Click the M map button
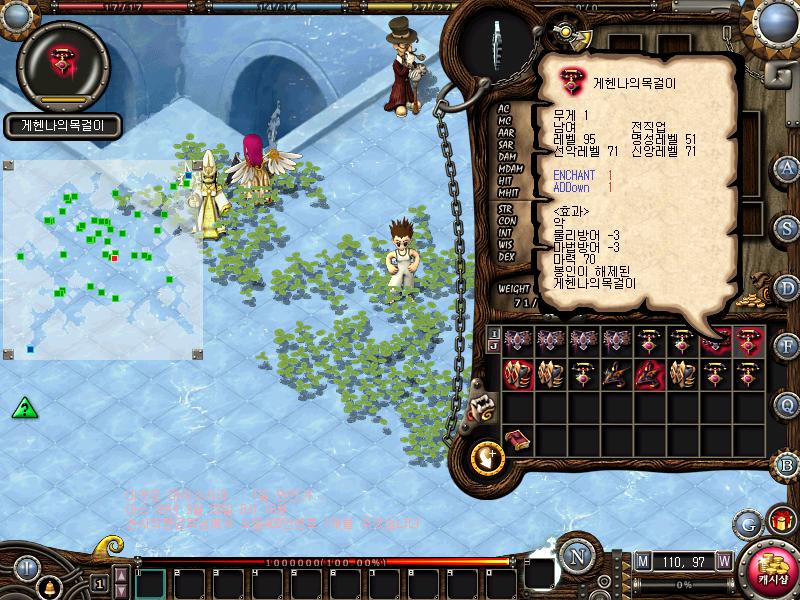This screenshot has height=600, width=800. pos(642,561)
